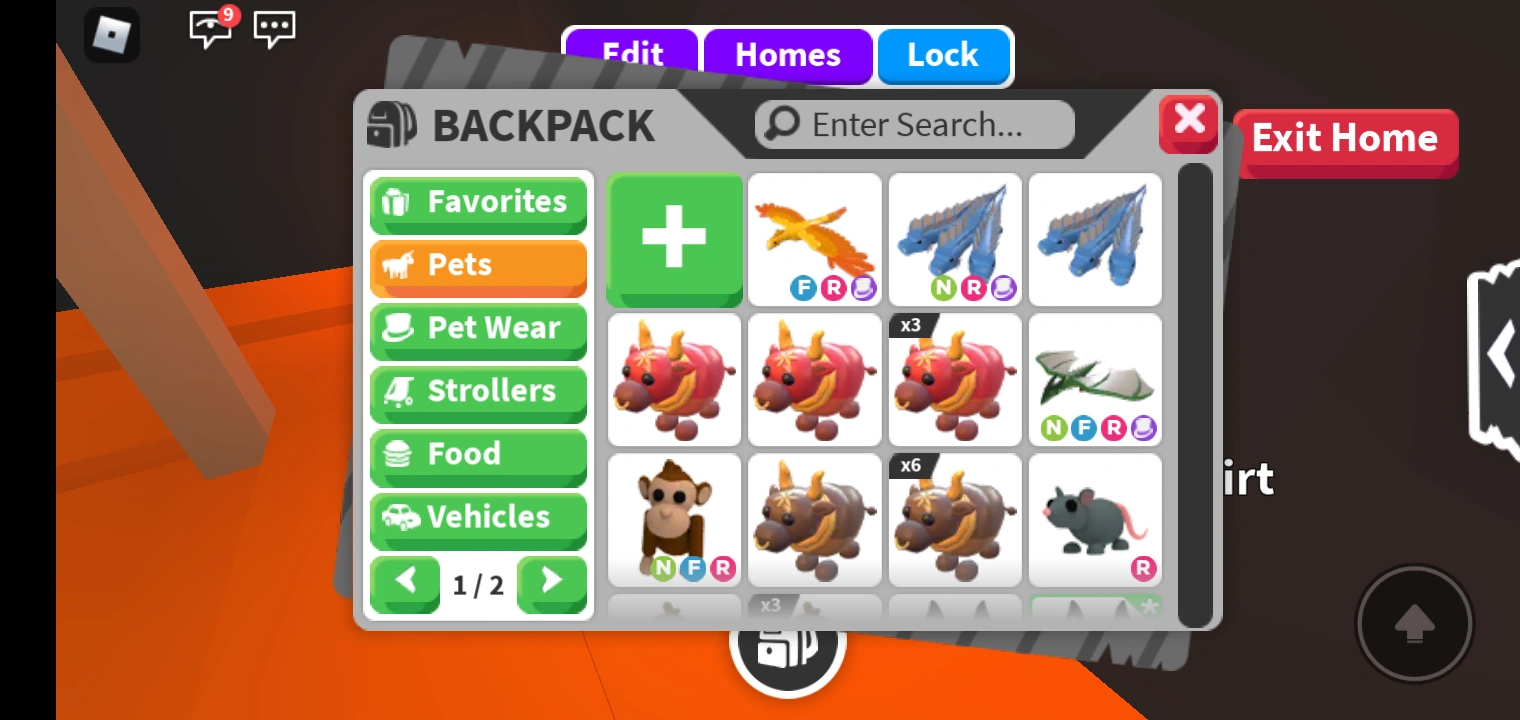Open the Strollers category
The image size is (1520, 720).
coord(478,391)
